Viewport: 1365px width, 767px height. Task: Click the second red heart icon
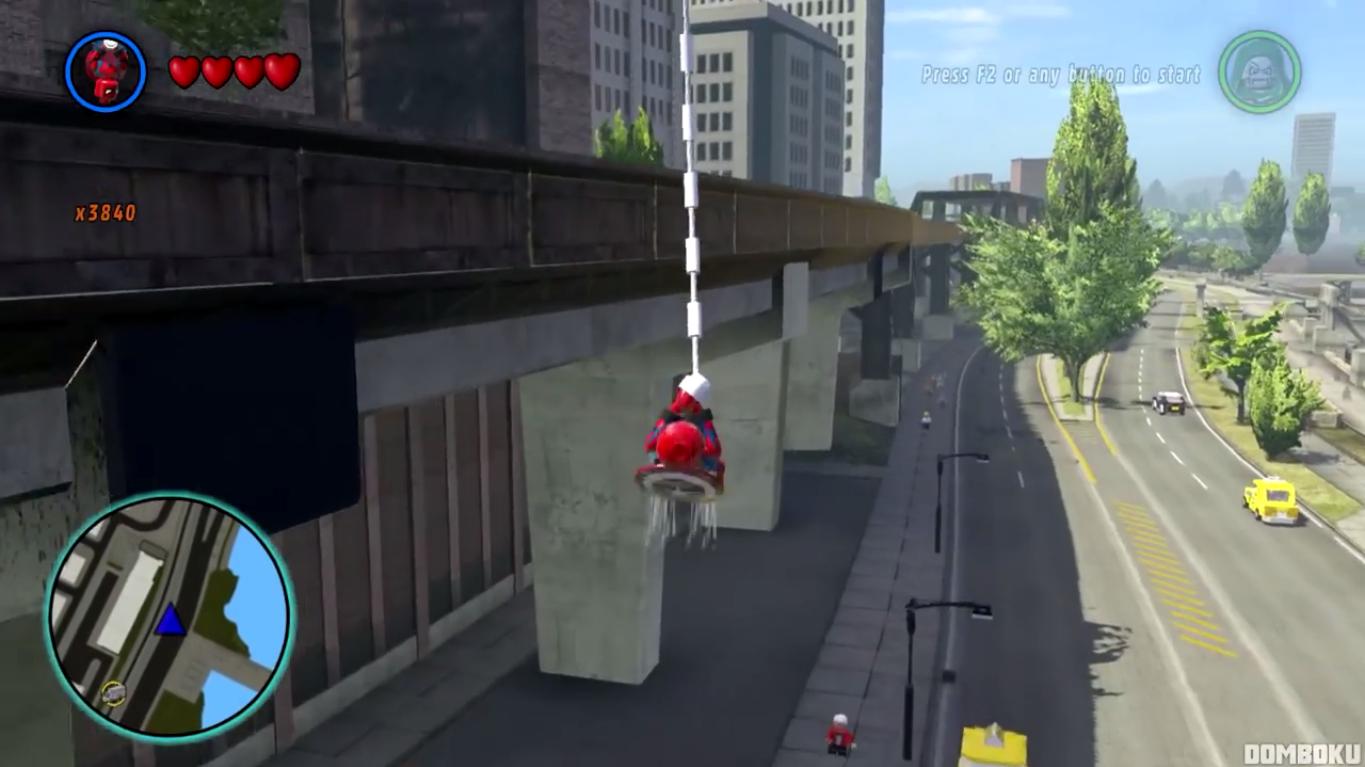coord(217,73)
